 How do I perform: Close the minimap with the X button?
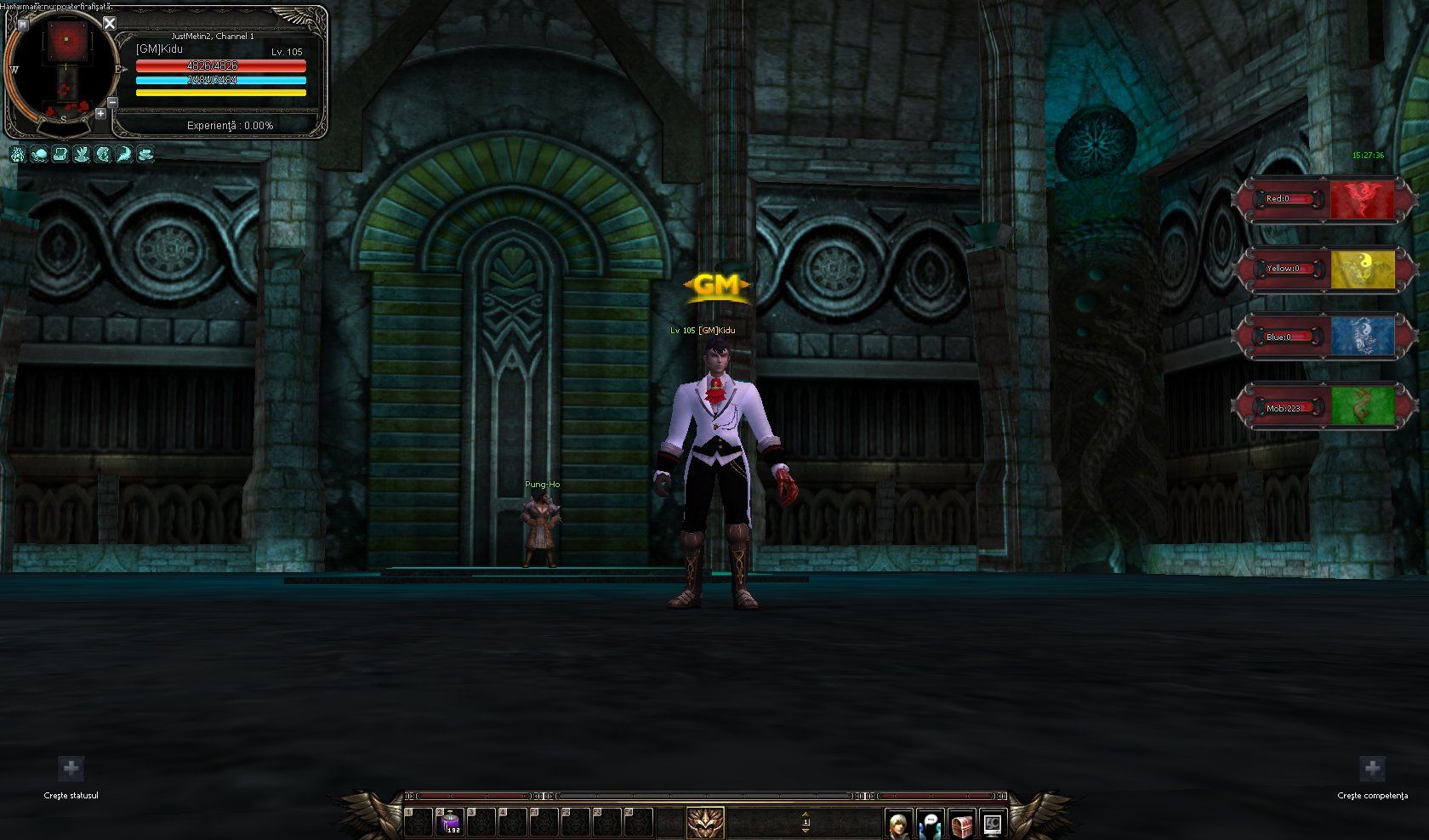tap(109, 24)
